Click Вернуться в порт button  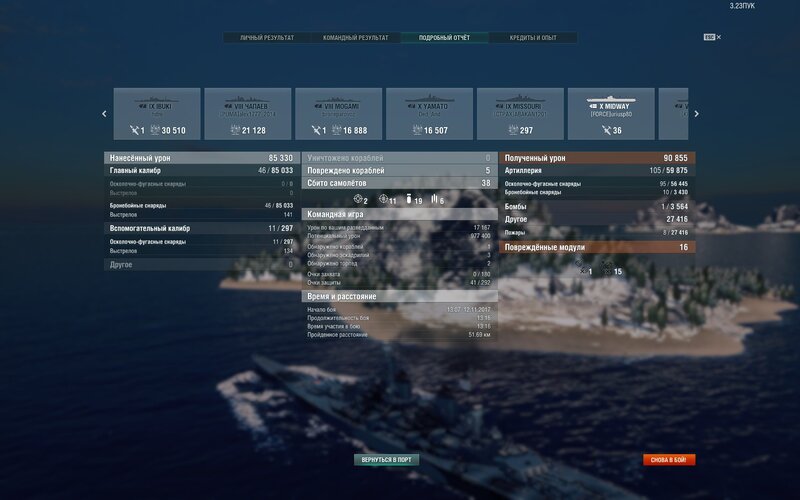pyautogui.click(x=386, y=460)
